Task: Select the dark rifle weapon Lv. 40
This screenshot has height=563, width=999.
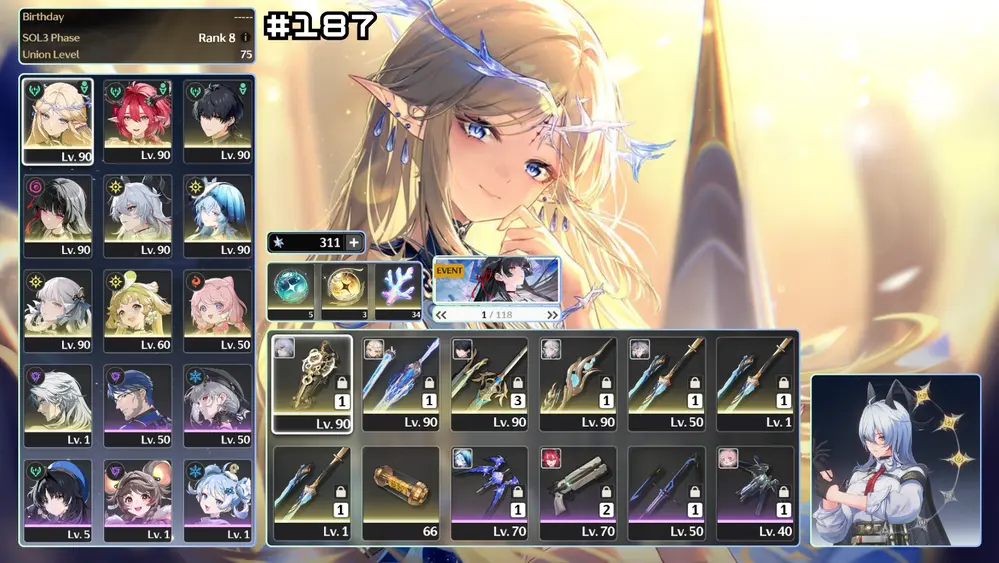Action: 755,493
